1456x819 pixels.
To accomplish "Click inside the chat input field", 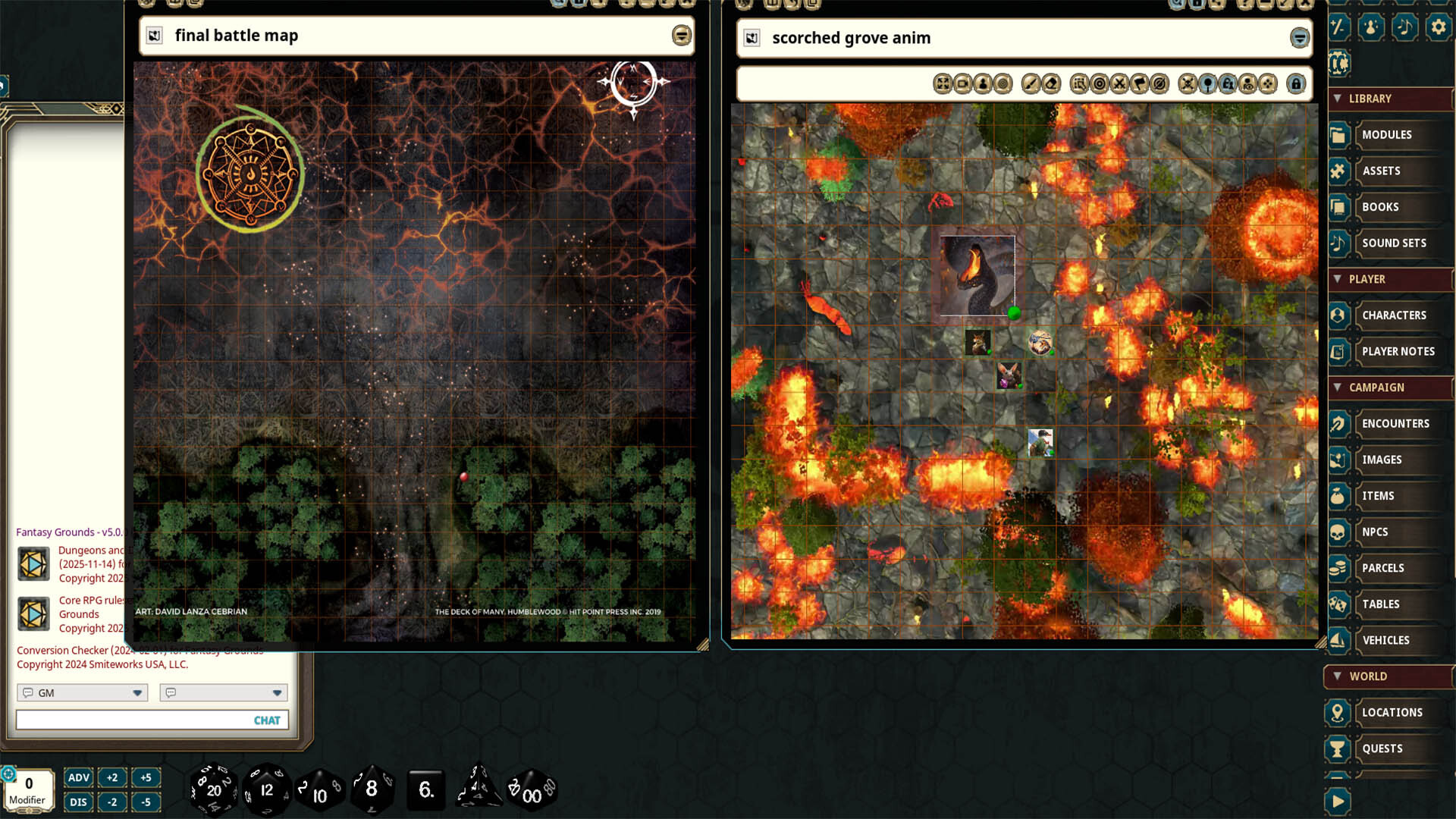I will click(136, 720).
